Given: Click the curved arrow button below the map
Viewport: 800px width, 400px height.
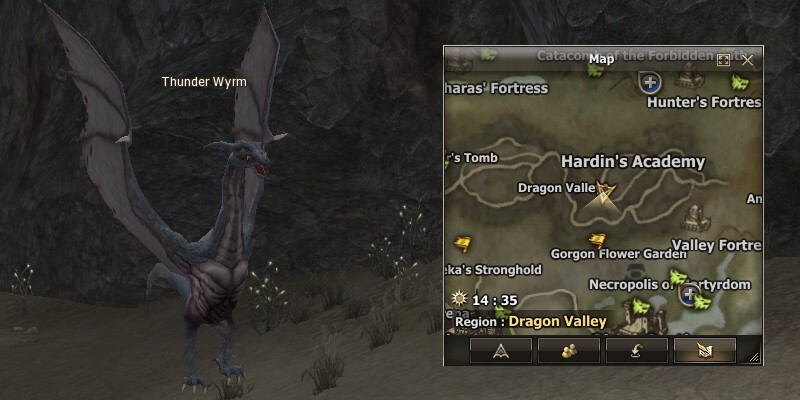Looking at the screenshot, I should point(637,349).
